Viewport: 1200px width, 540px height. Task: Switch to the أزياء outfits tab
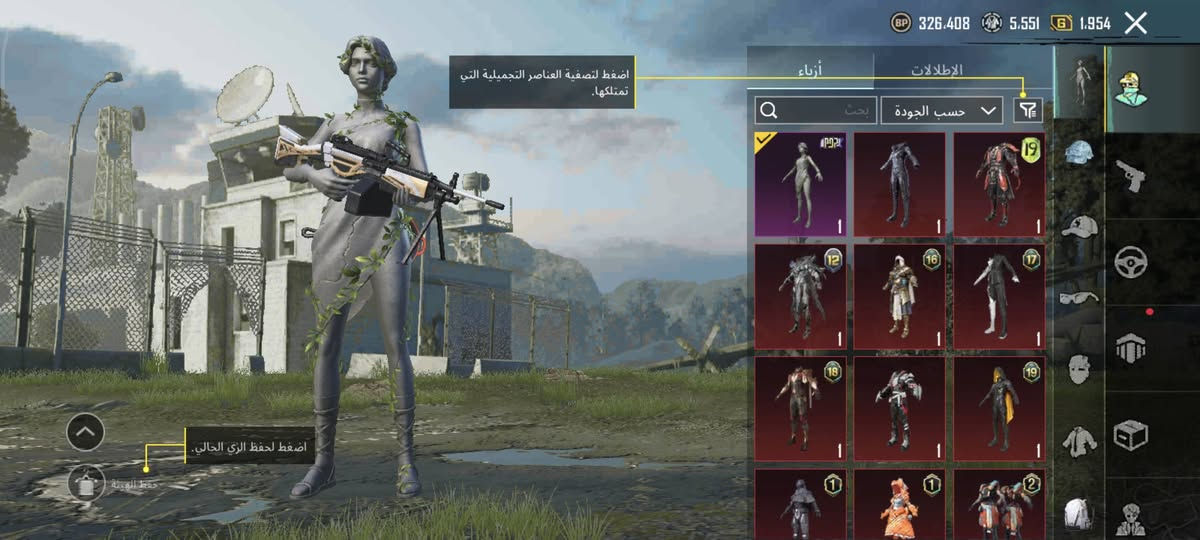811,70
